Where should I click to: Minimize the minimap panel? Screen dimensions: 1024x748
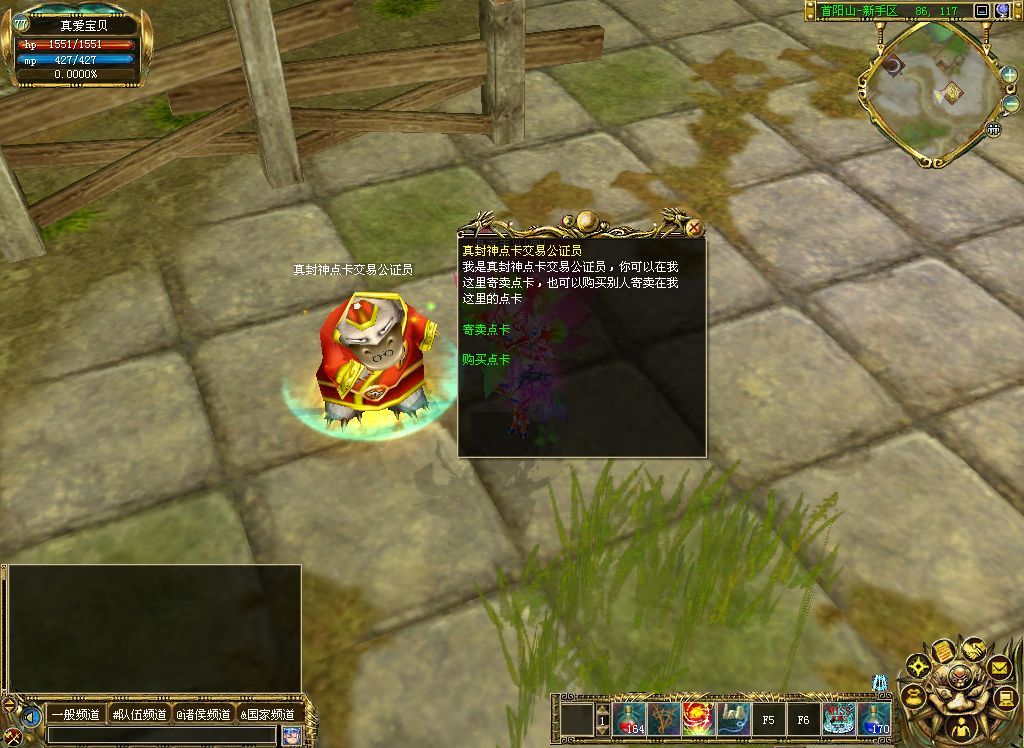pos(981,11)
